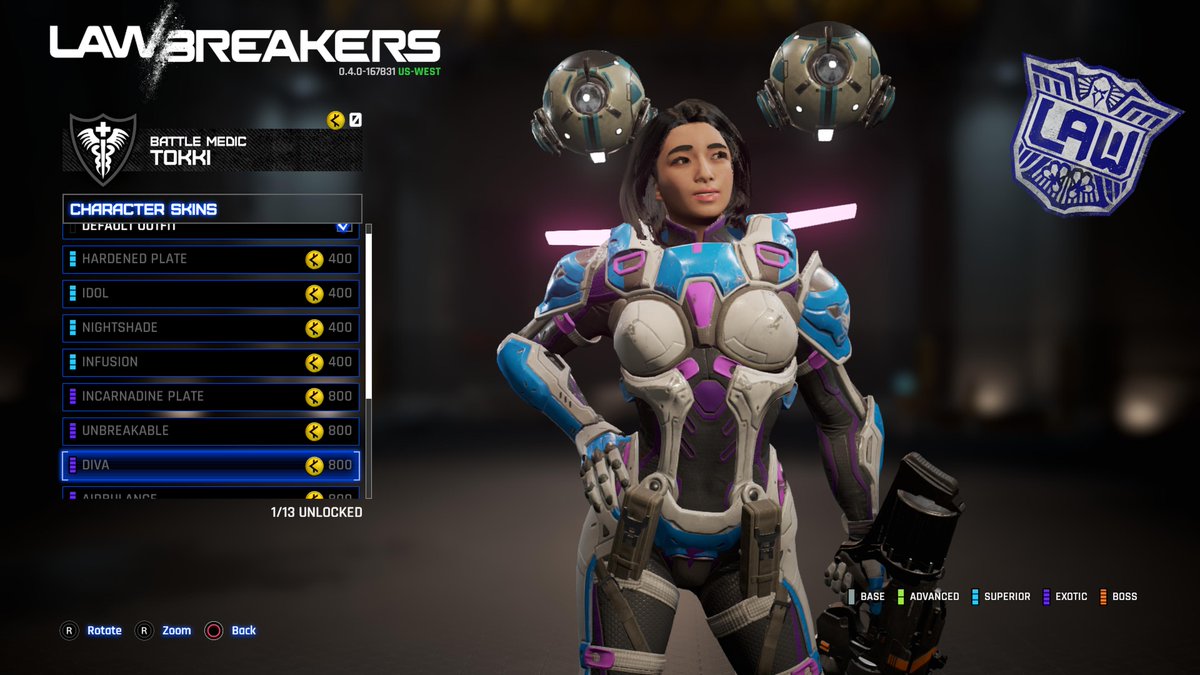Click the highlighted Diva skin

coord(210,465)
